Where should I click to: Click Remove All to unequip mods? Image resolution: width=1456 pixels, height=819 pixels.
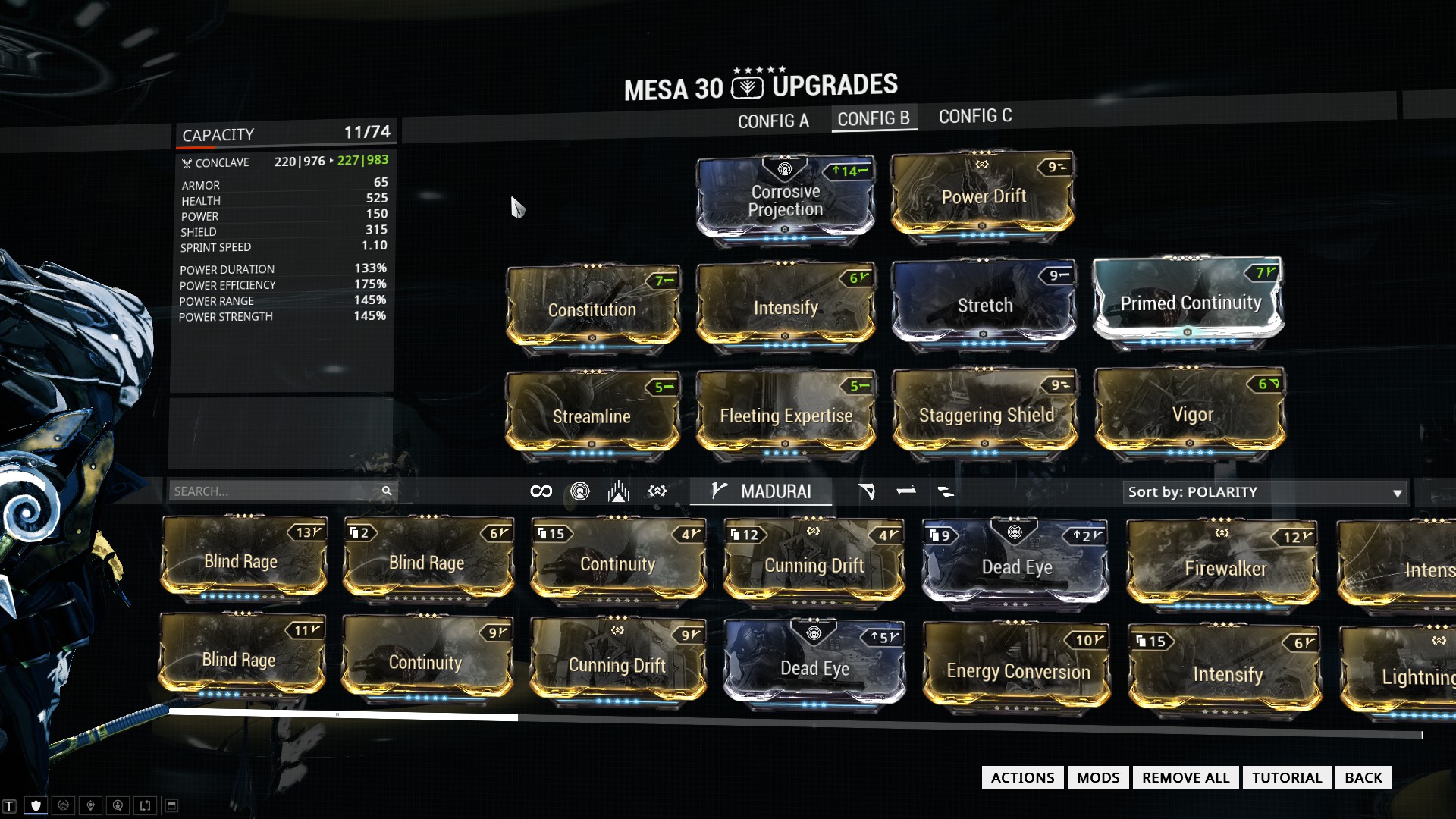[1185, 777]
